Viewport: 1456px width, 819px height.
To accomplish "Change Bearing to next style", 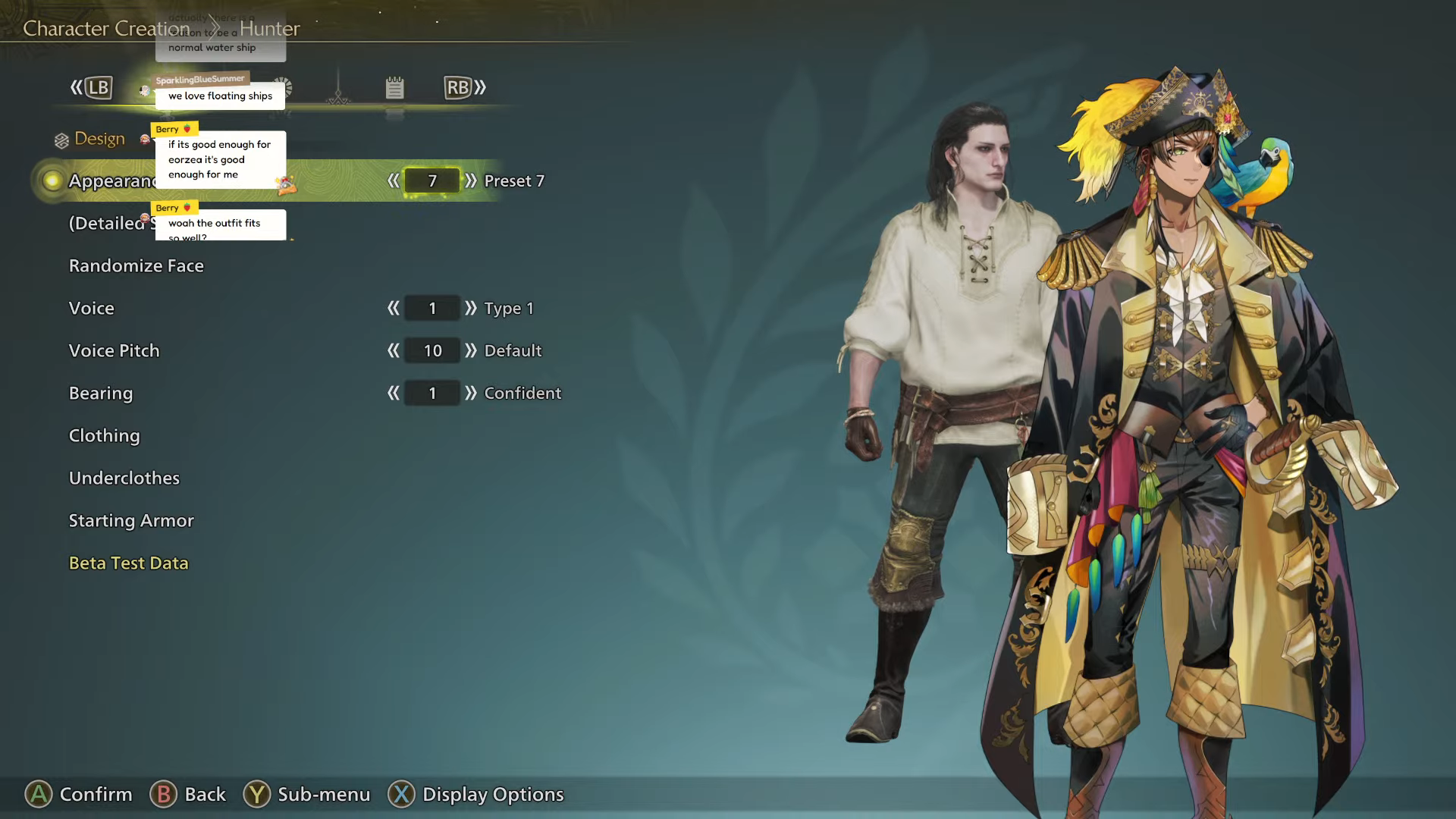I will pos(471,393).
